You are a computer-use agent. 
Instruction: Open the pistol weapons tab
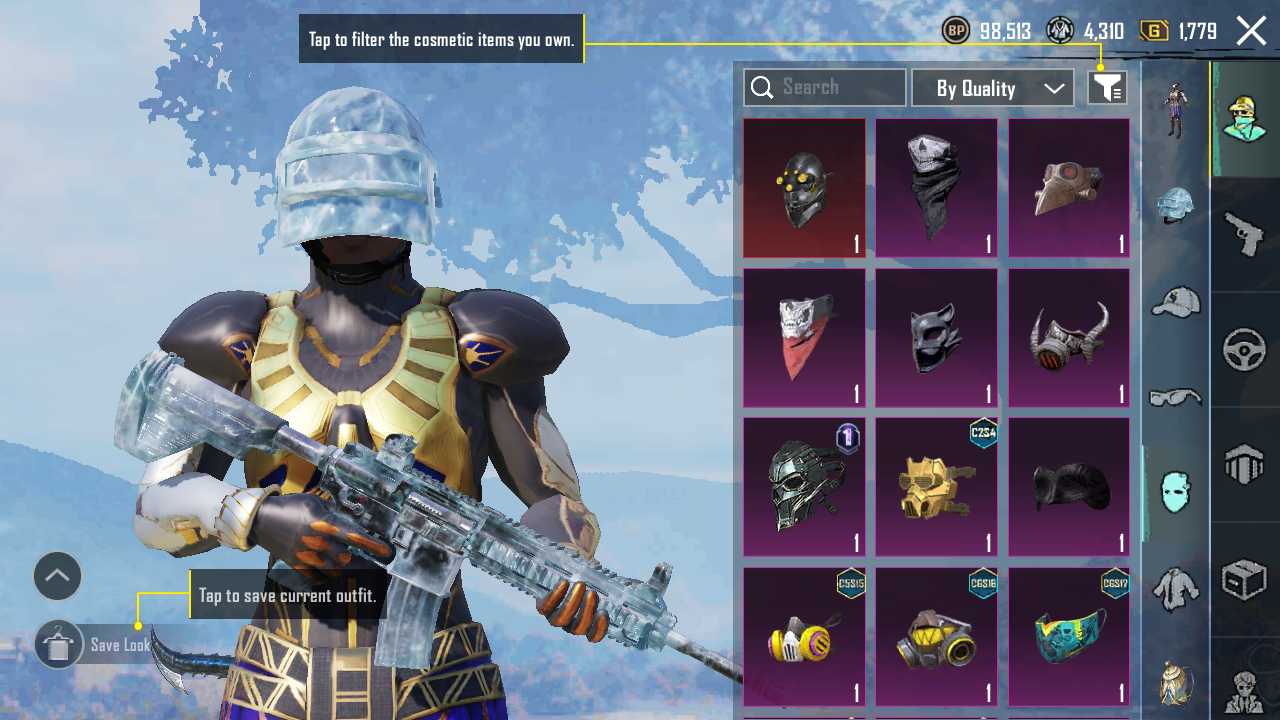1245,235
